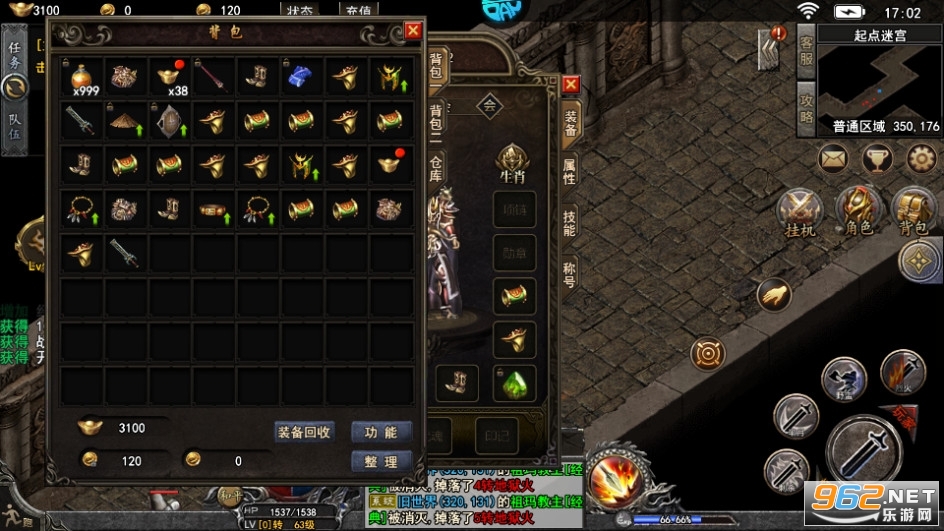
Task: Sort the bag with 整理 button
Action: coord(381,461)
